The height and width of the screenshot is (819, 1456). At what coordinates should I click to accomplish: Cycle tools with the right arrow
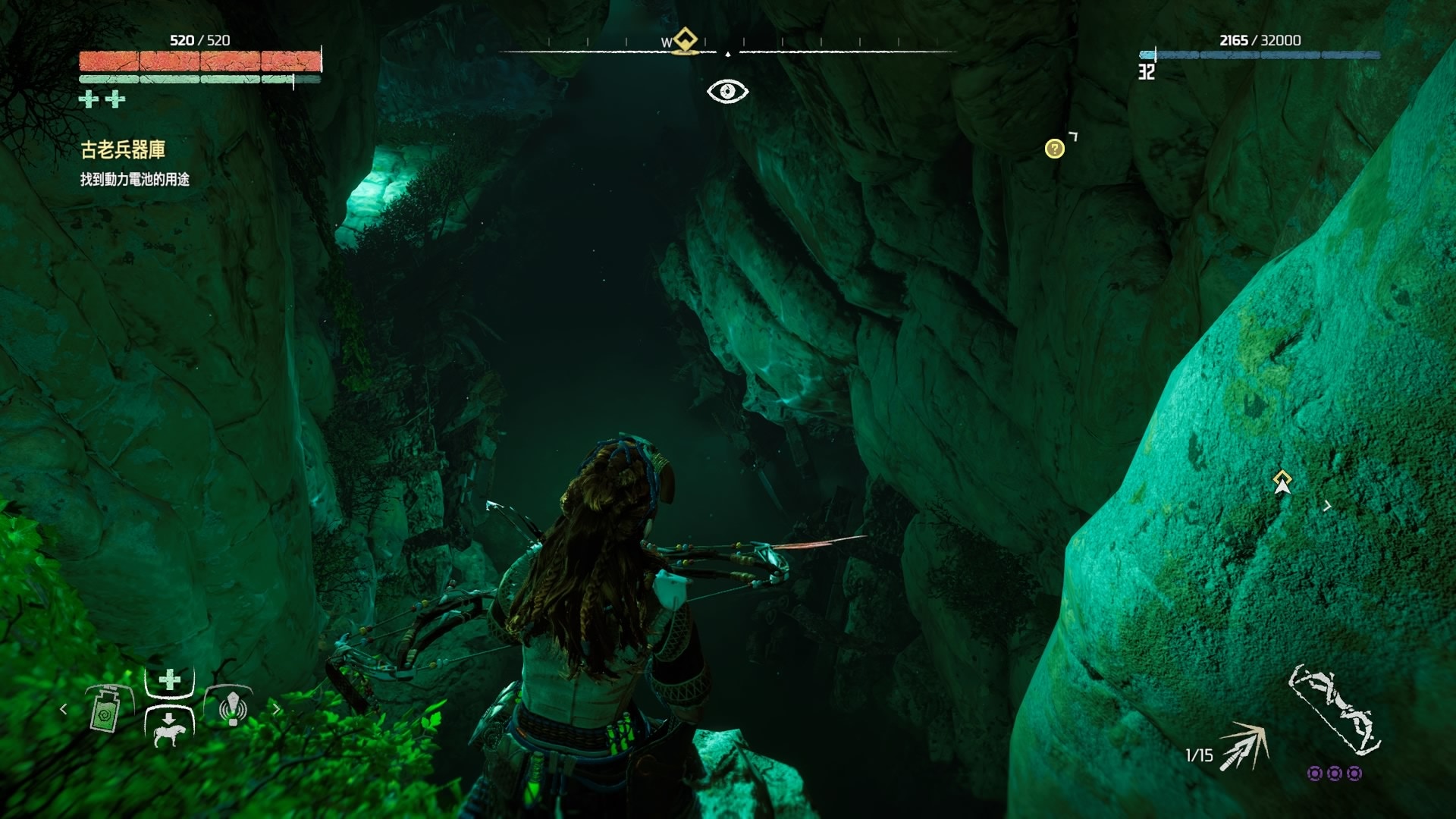click(277, 709)
